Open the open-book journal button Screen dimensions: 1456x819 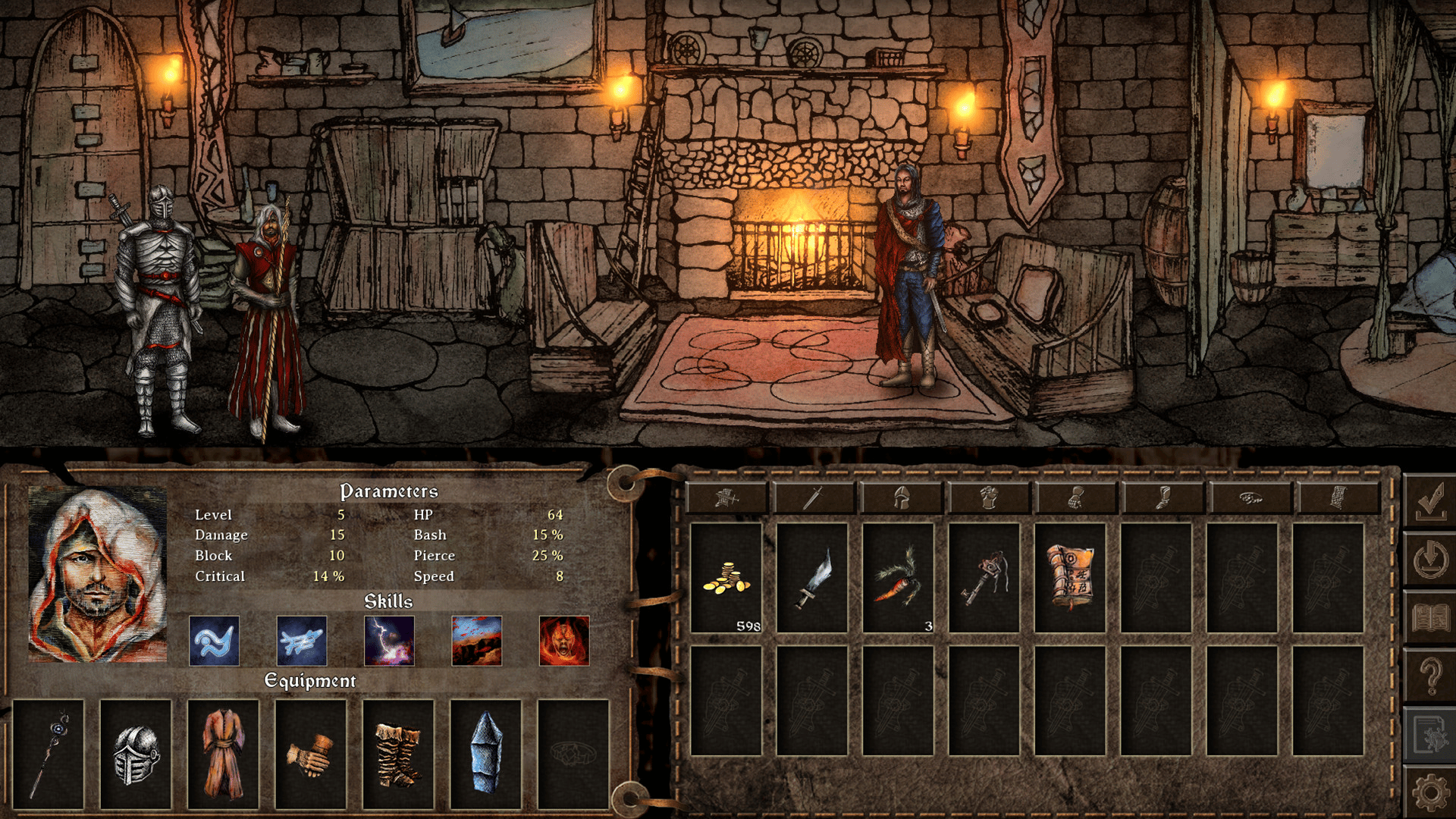1430,618
